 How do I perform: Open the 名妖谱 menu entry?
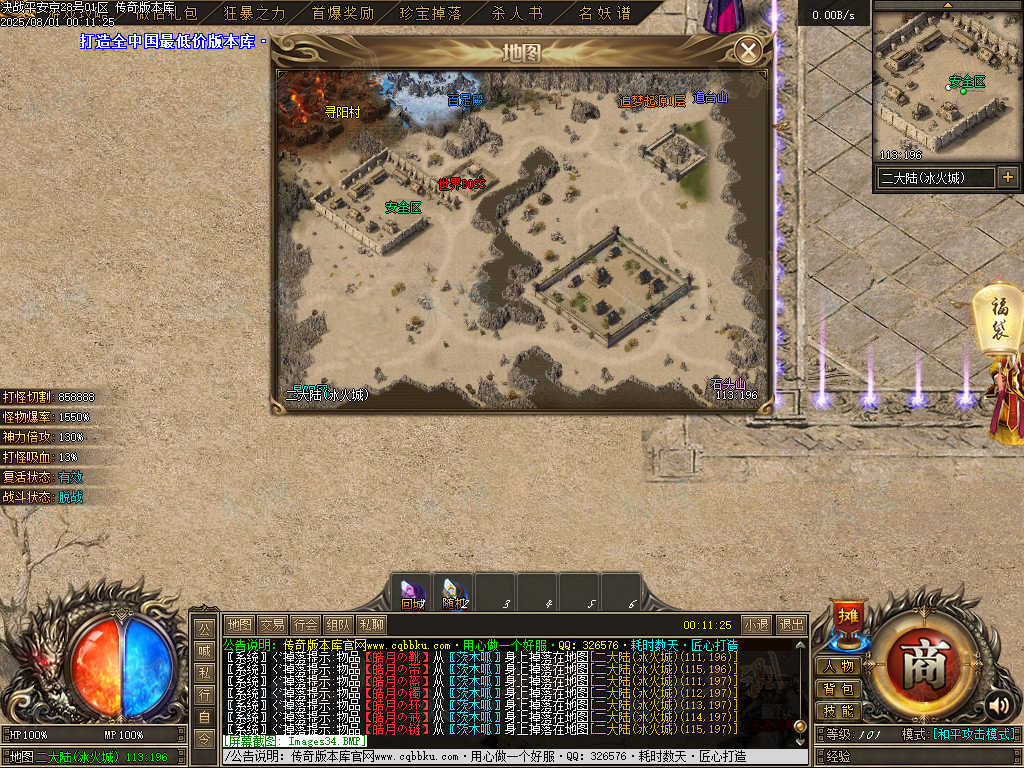click(605, 13)
